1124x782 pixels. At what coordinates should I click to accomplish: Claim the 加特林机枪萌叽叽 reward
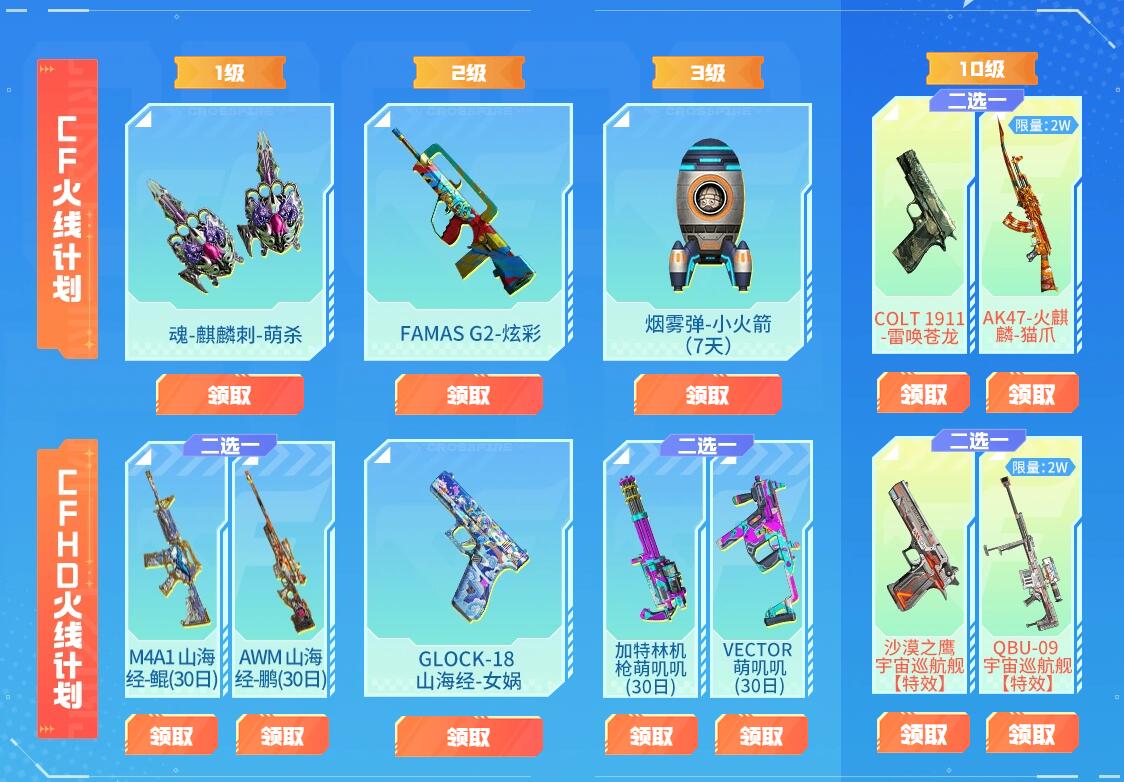click(x=652, y=736)
